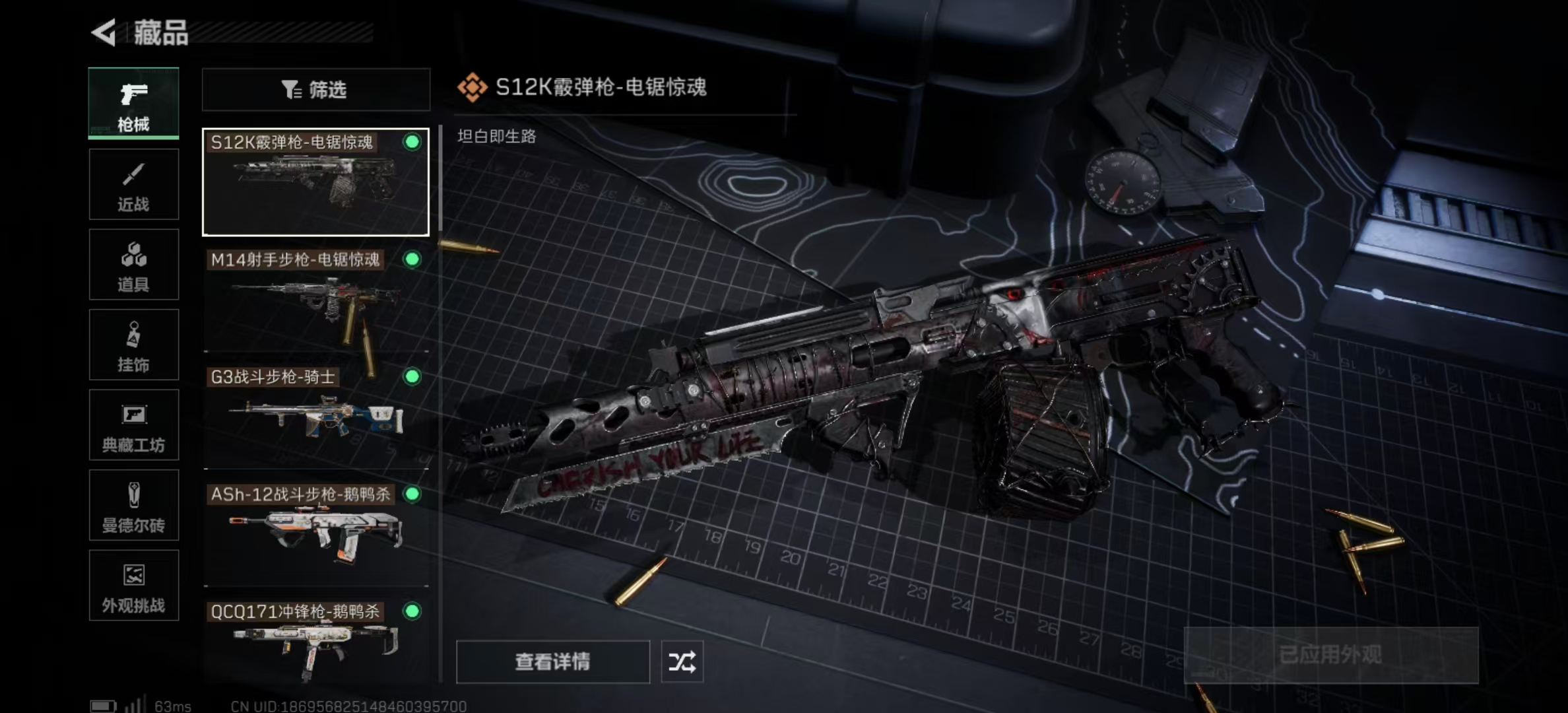The height and width of the screenshot is (713, 1568).
Task: Open the 挂饰 charms category
Action: coord(134,345)
